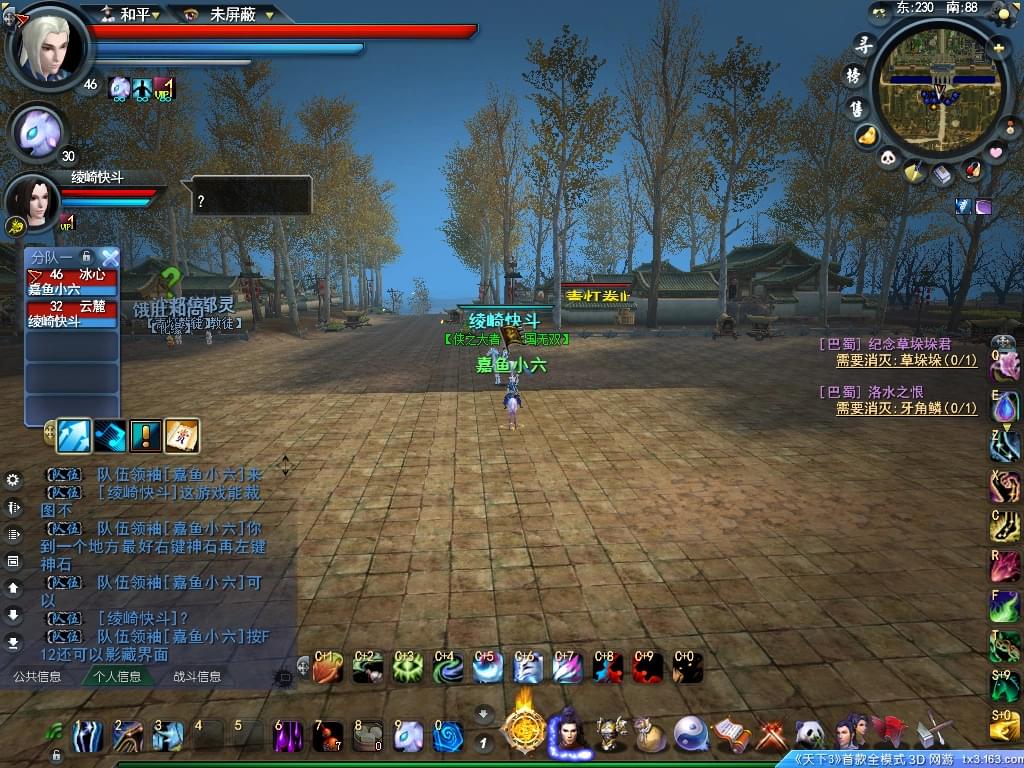Image resolution: width=1024 pixels, height=768 pixels.
Task: Activate the blue swirl skill in slot 0
Action: pos(447,737)
